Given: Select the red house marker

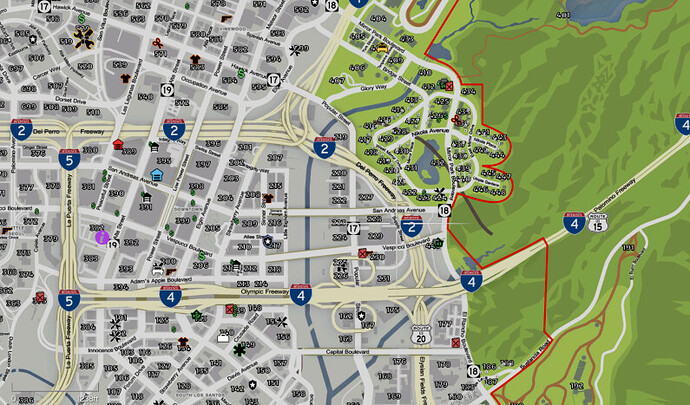Looking at the screenshot, I should pos(118,144).
